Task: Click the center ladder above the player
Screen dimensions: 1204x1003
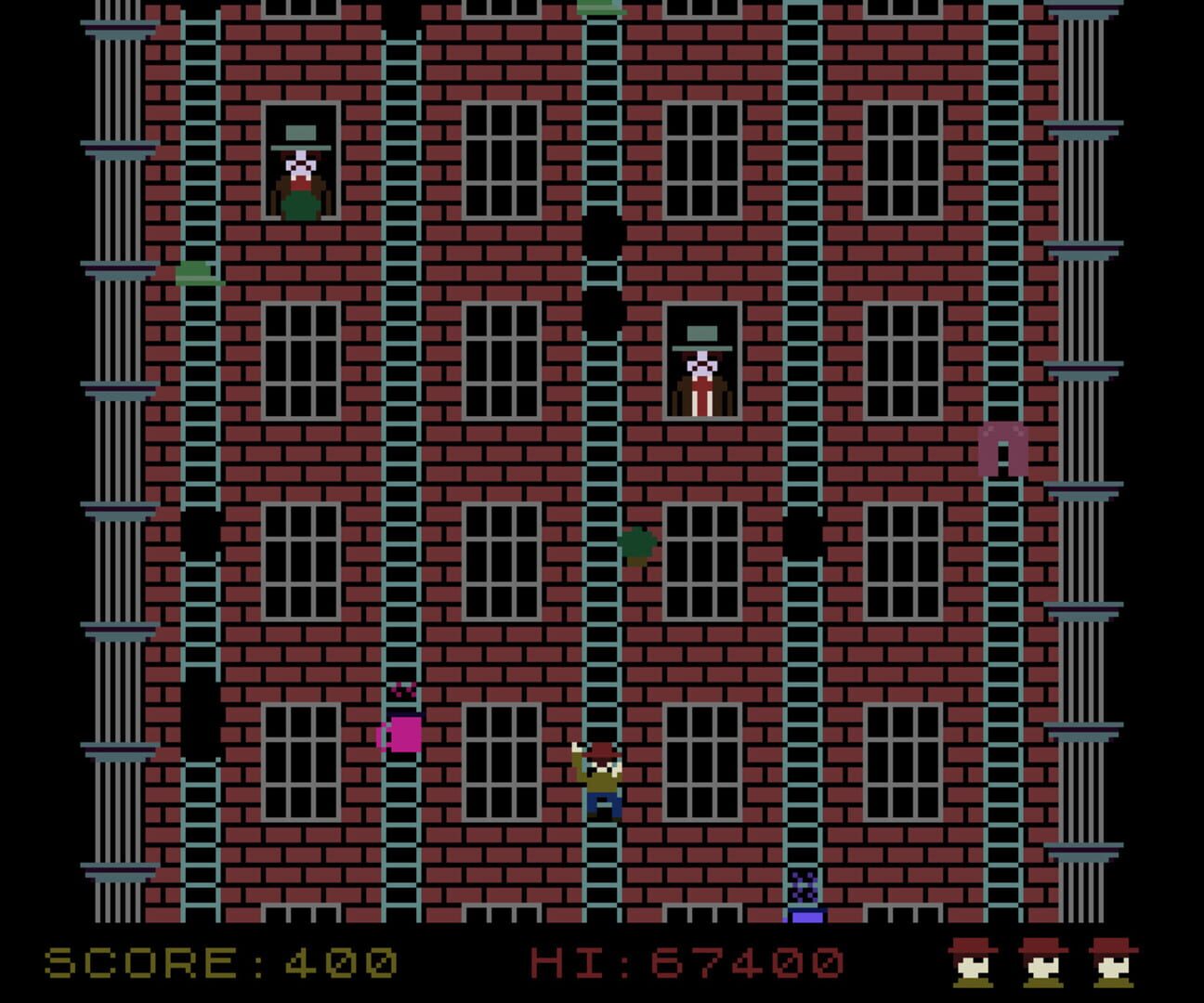Action: tap(602, 650)
